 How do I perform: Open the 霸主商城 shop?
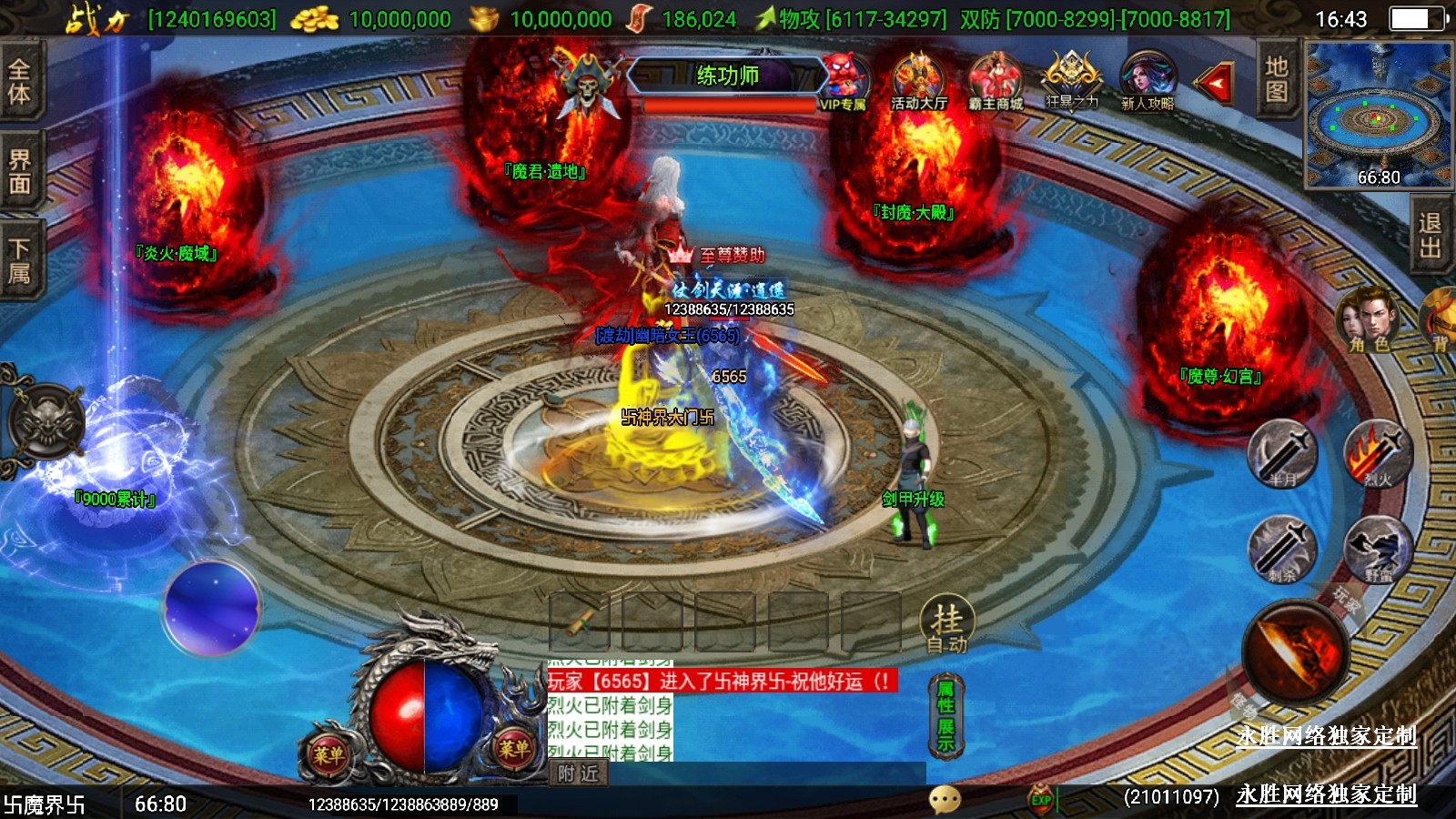[x=996, y=80]
